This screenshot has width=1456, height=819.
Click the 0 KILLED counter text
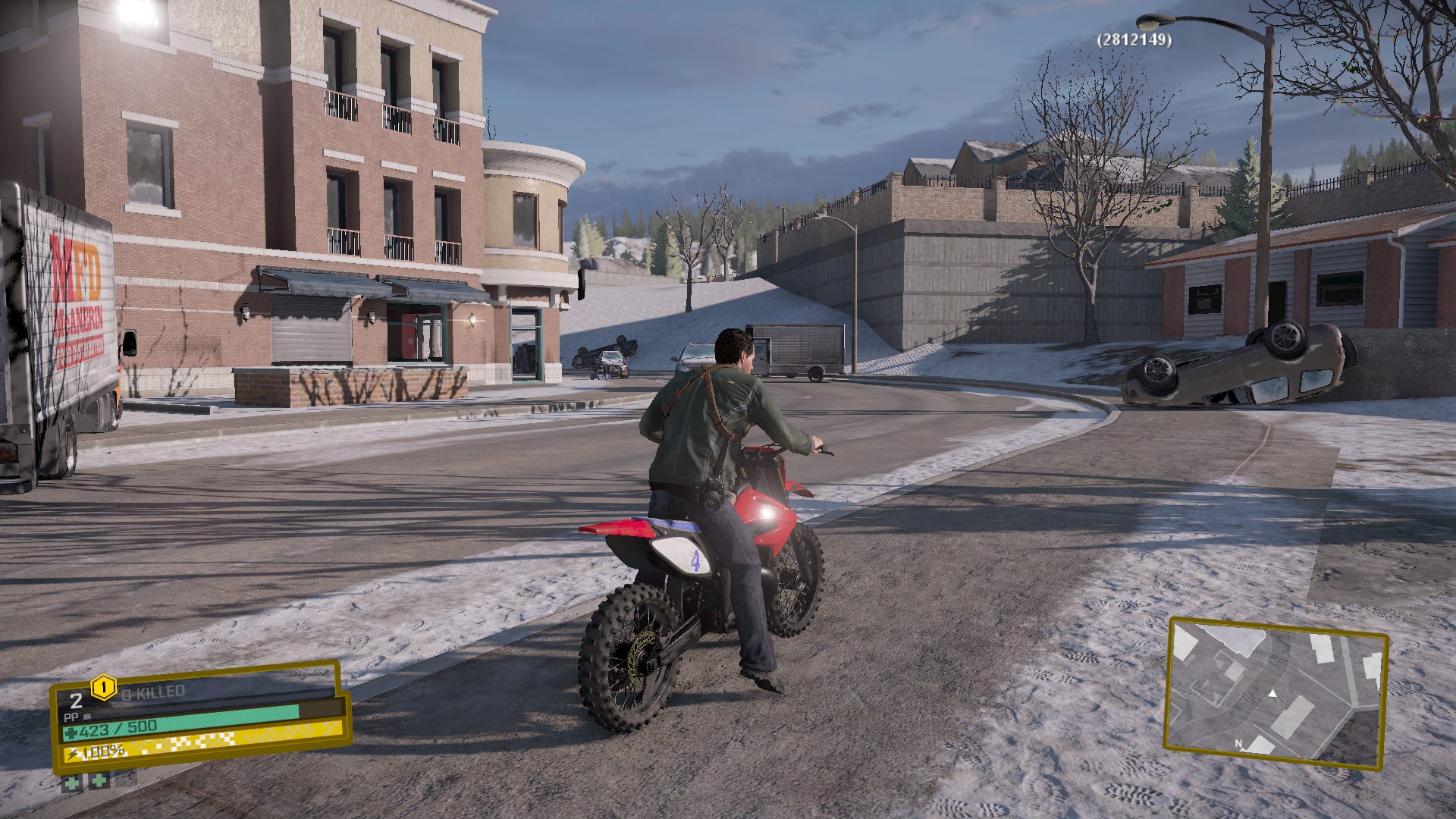coord(152,692)
